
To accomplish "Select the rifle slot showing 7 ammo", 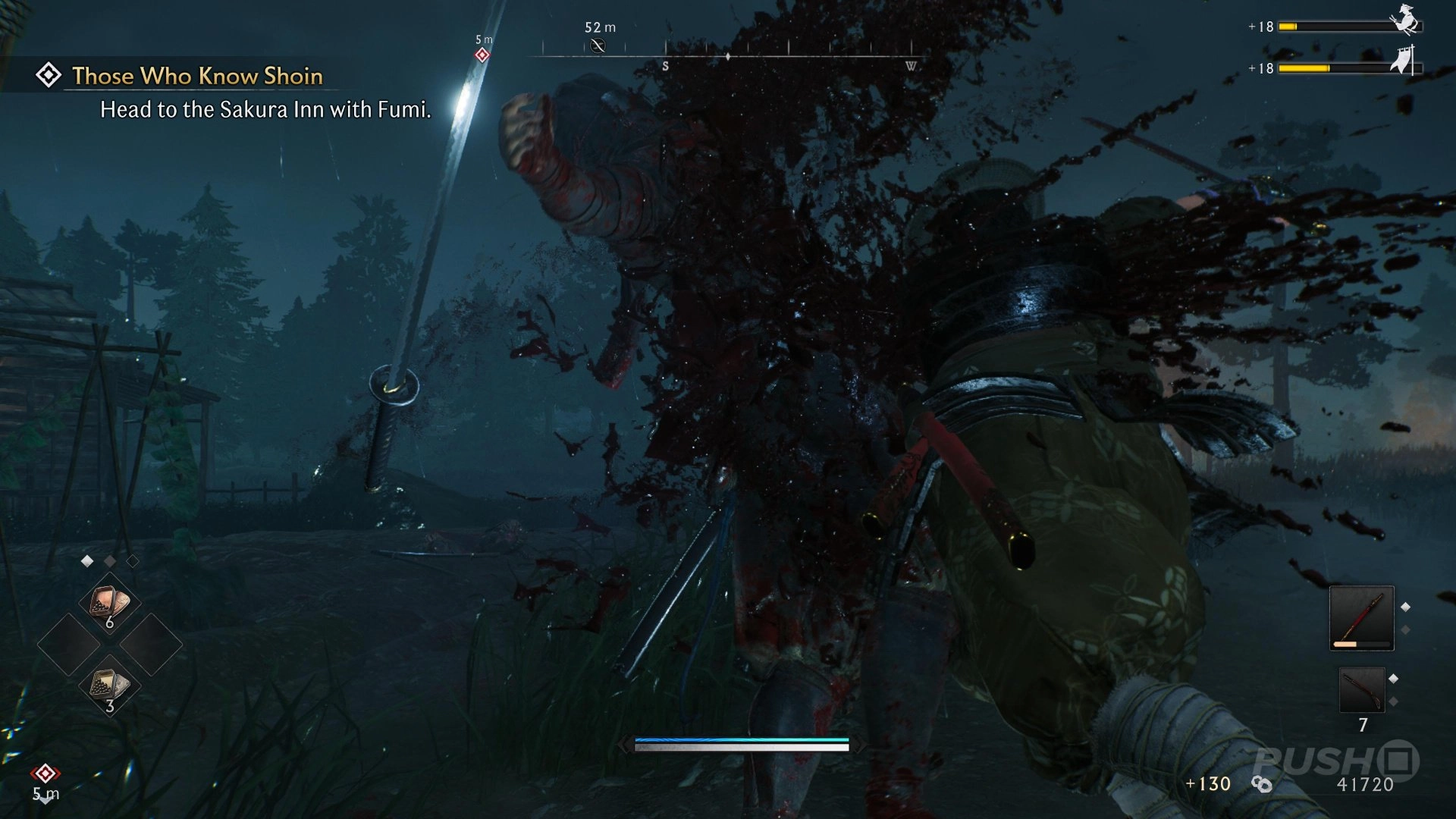I will pyautogui.click(x=1363, y=689).
